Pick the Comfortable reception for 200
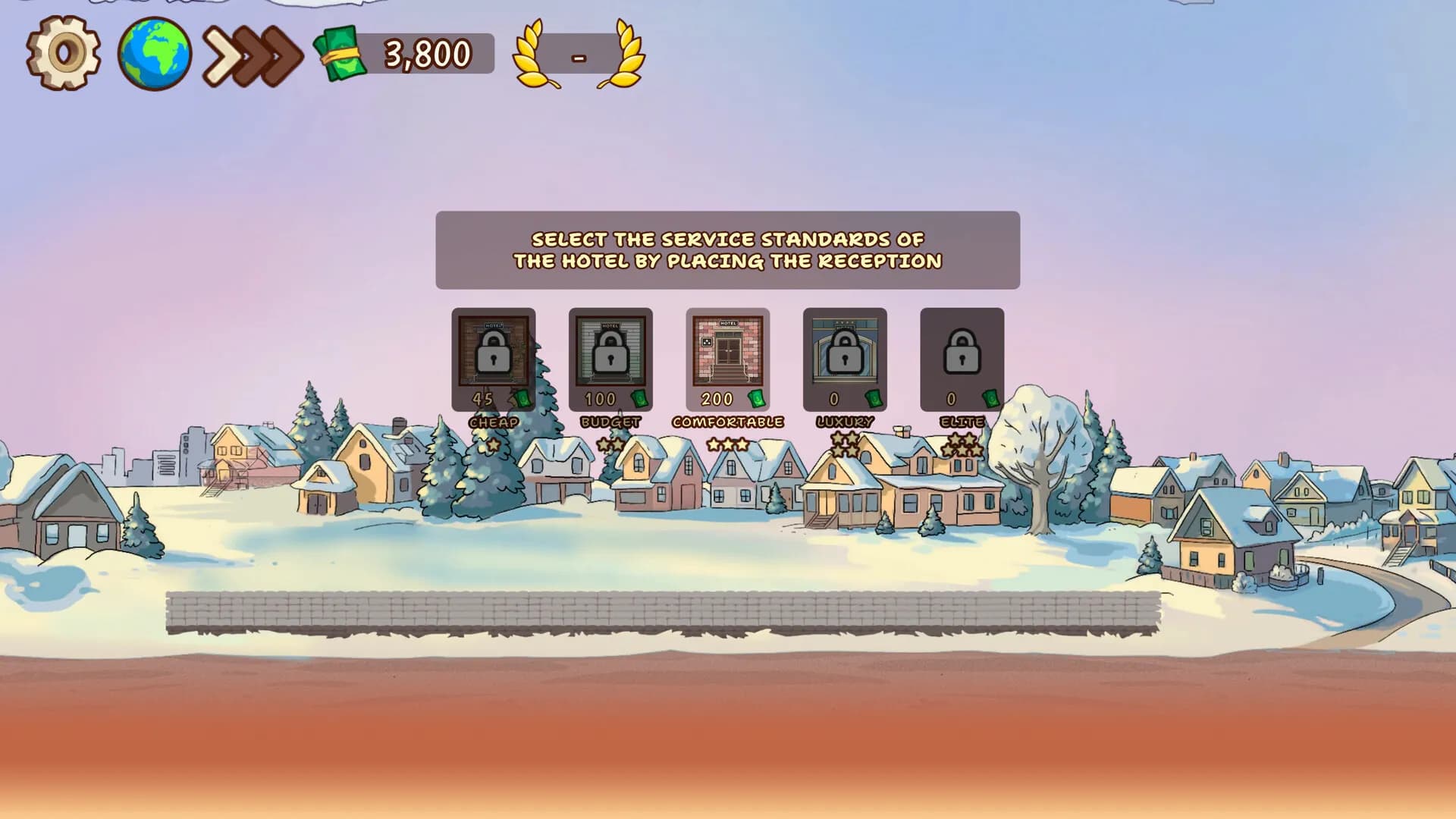The height and width of the screenshot is (819, 1456). click(727, 358)
